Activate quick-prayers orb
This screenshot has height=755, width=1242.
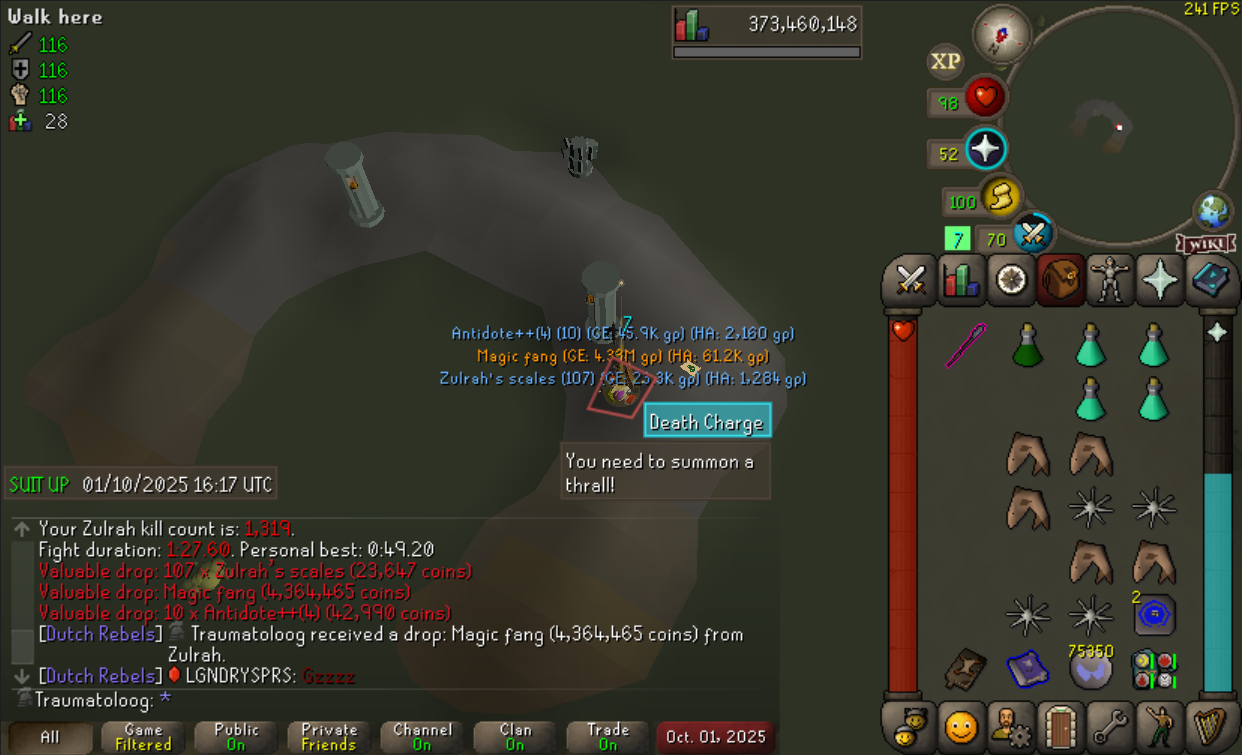pyautogui.click(x=985, y=150)
